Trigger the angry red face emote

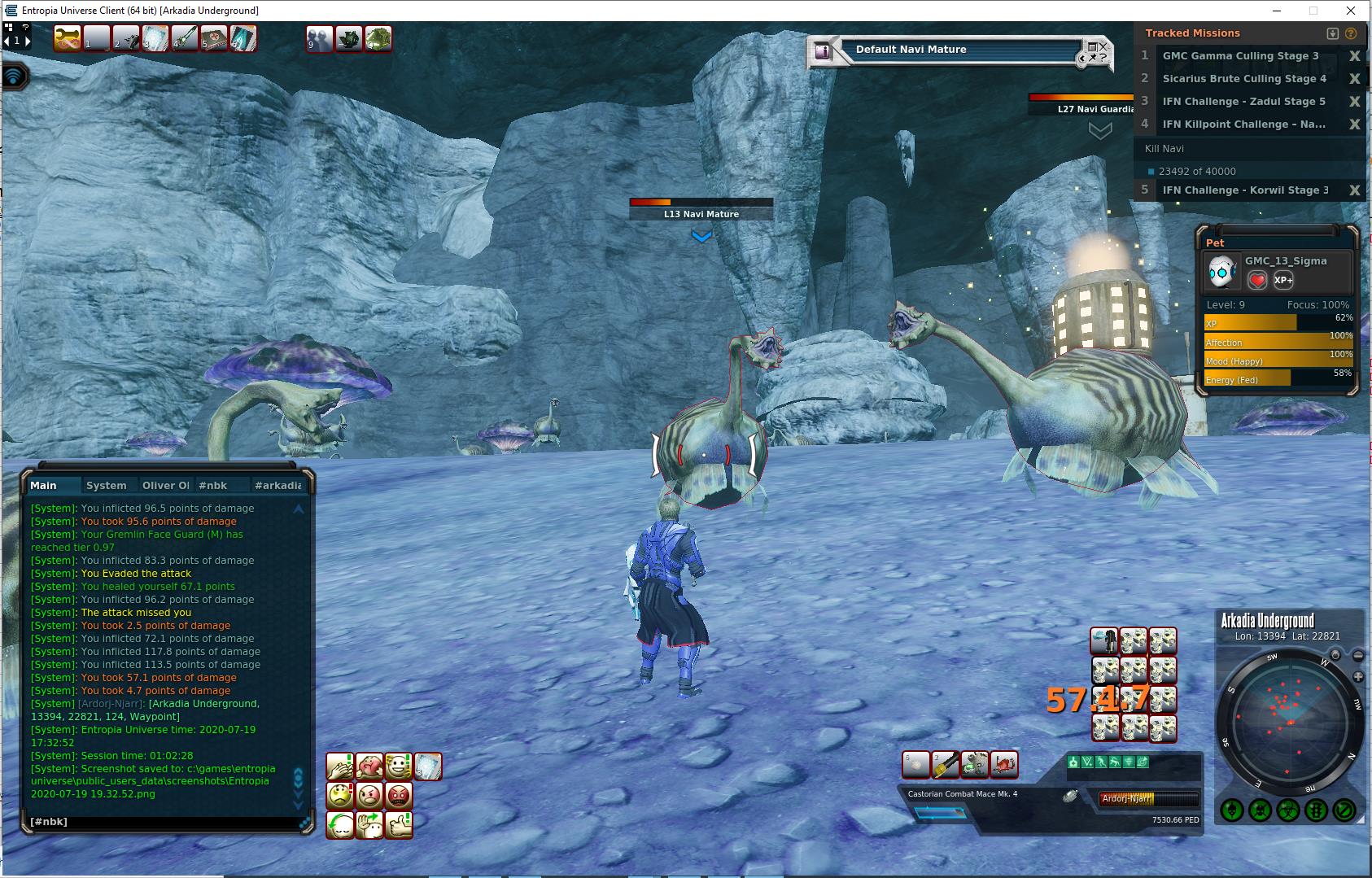pyautogui.click(x=399, y=795)
